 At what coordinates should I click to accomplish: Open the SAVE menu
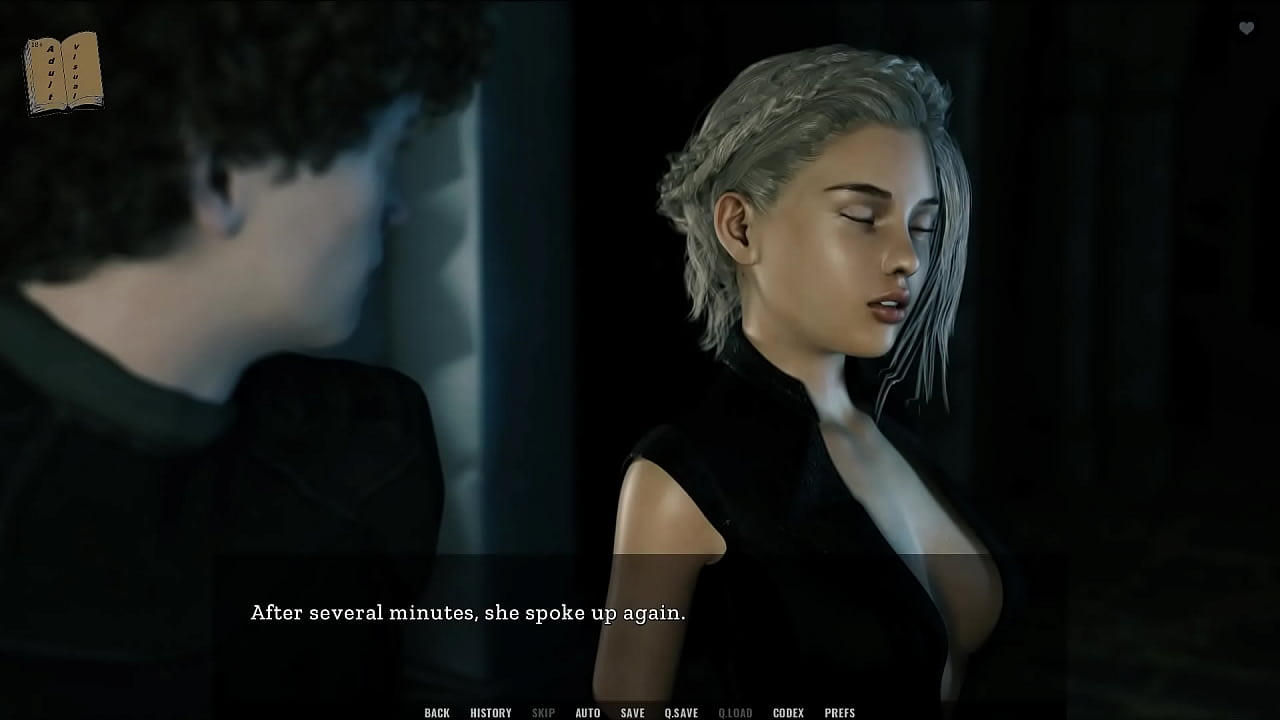632,712
